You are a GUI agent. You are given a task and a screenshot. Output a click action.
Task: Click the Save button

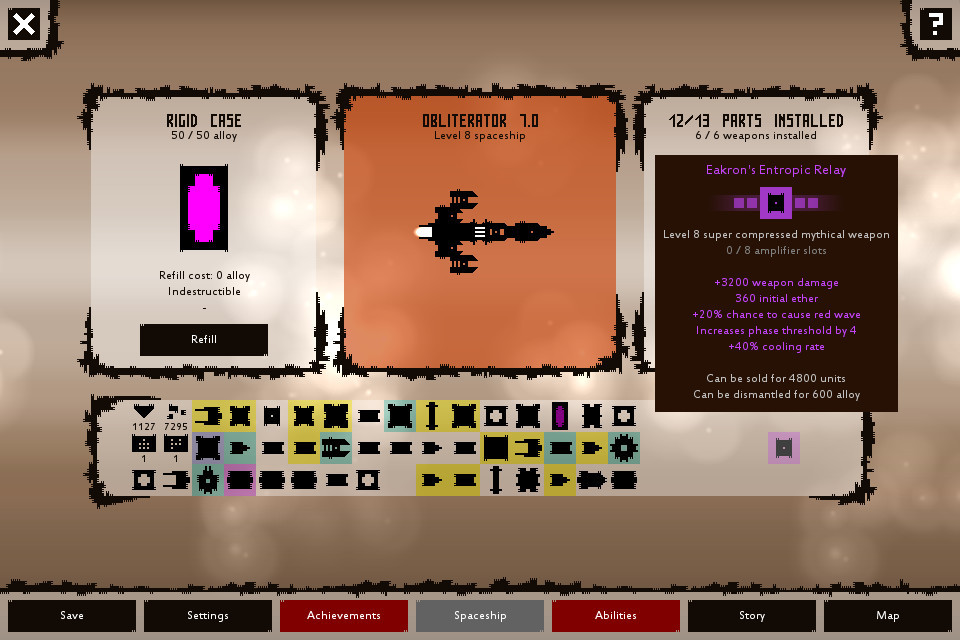click(x=72, y=615)
